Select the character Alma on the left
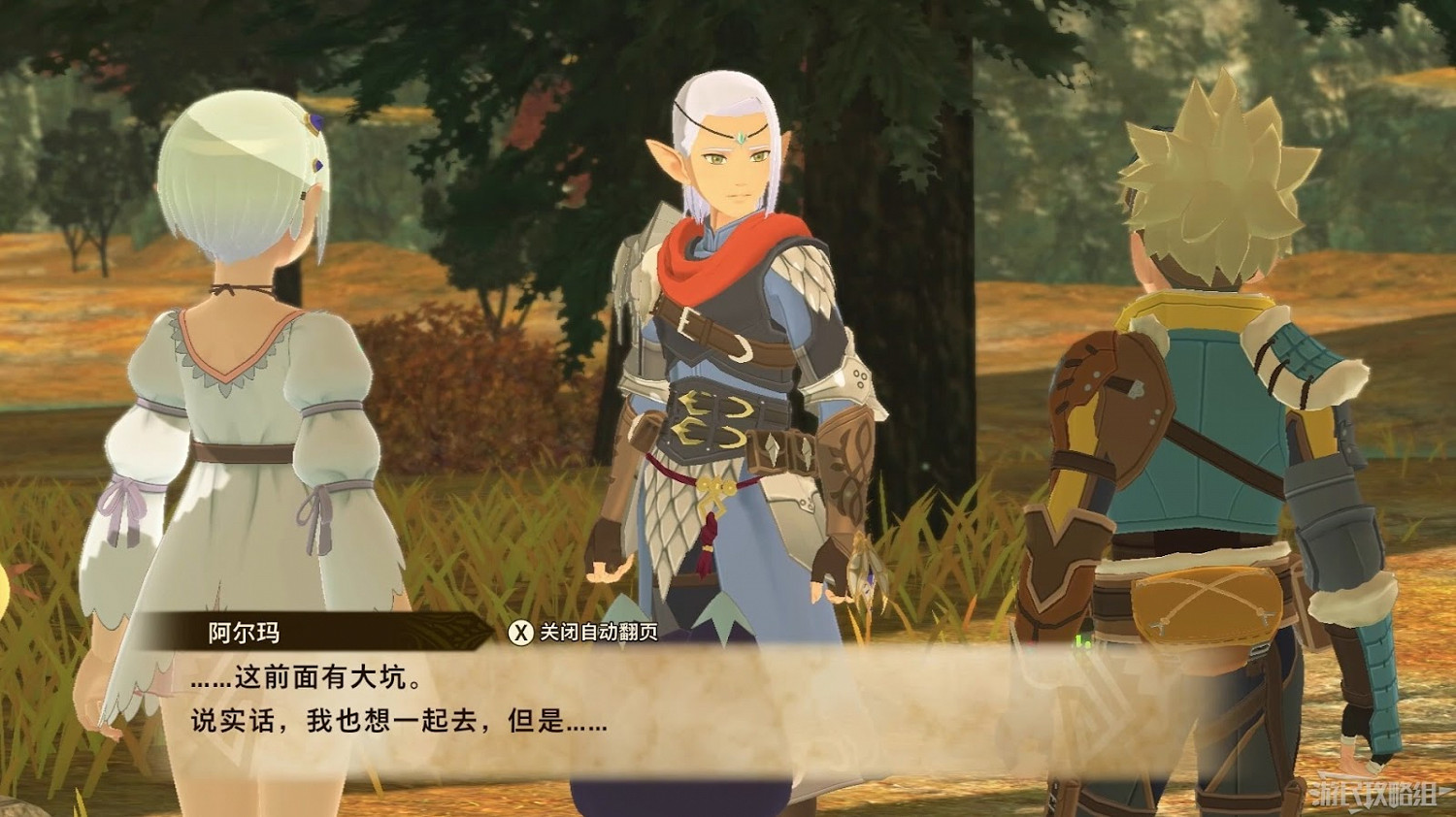 point(243,388)
